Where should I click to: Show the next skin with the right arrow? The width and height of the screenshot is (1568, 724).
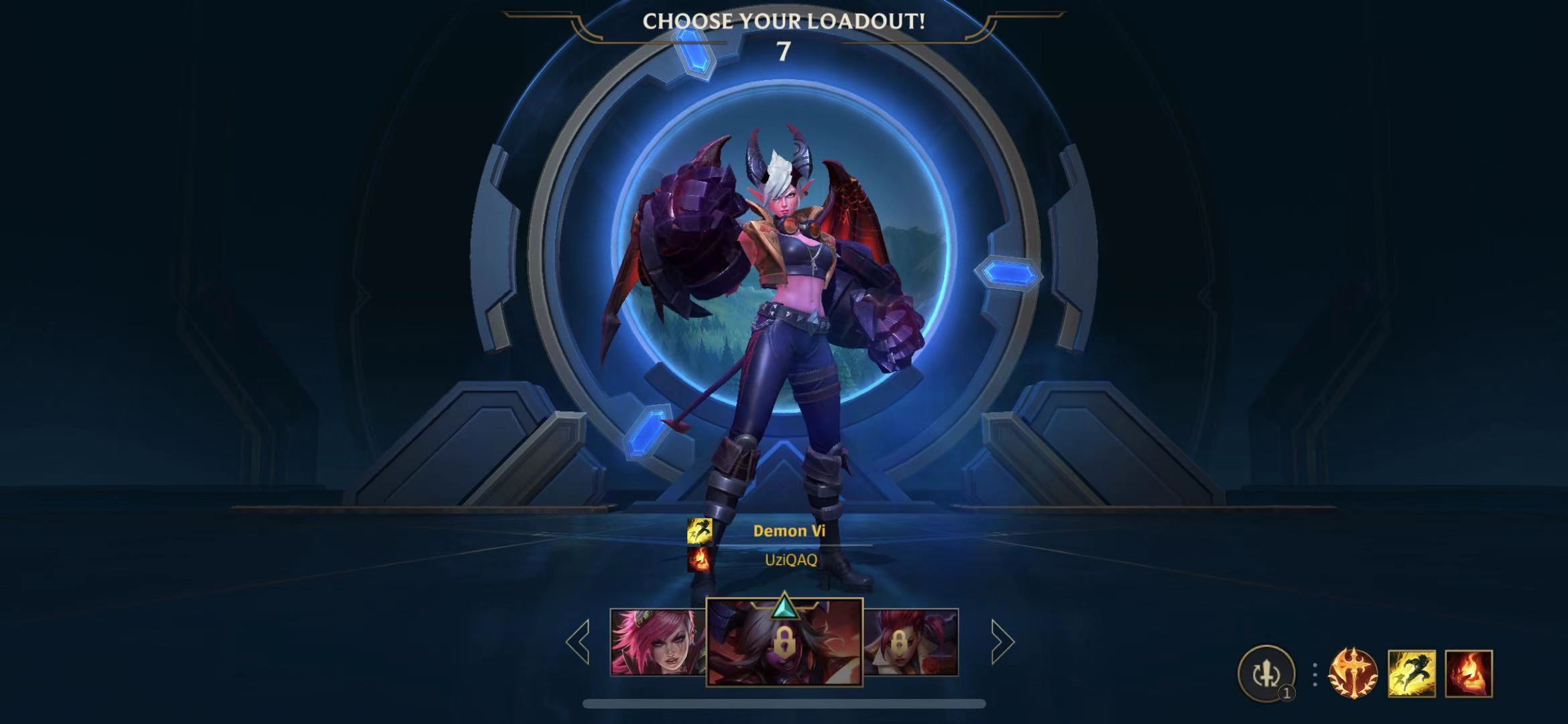click(1002, 642)
